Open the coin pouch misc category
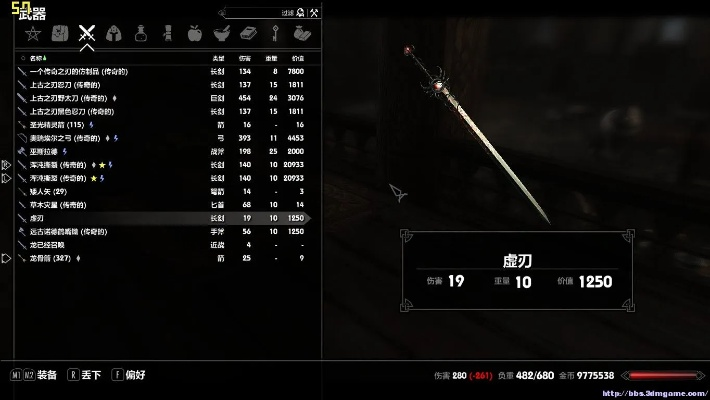Screen dimensions: 710x400 (299, 35)
